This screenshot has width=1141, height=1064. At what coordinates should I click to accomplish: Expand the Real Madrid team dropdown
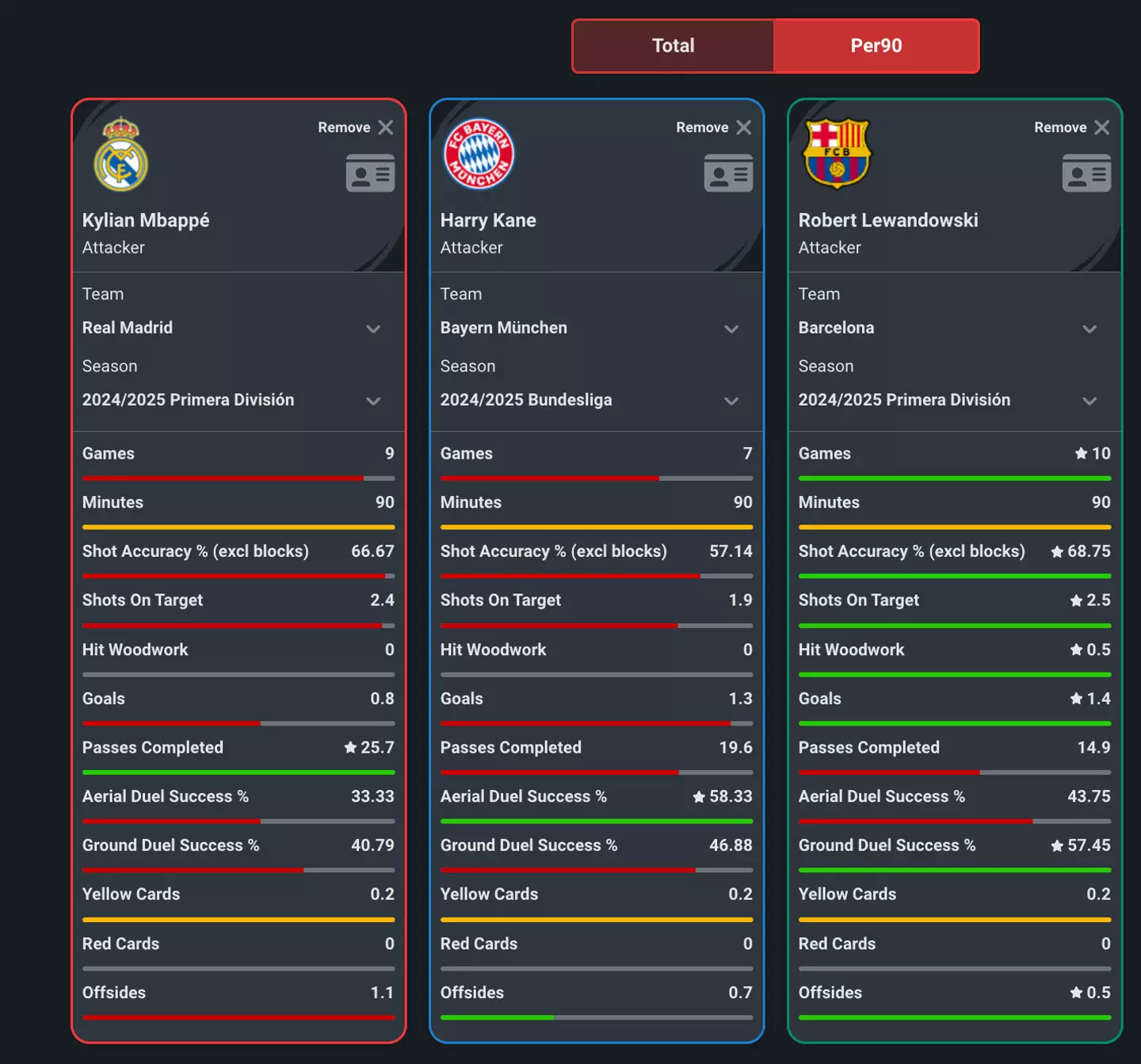tap(373, 329)
